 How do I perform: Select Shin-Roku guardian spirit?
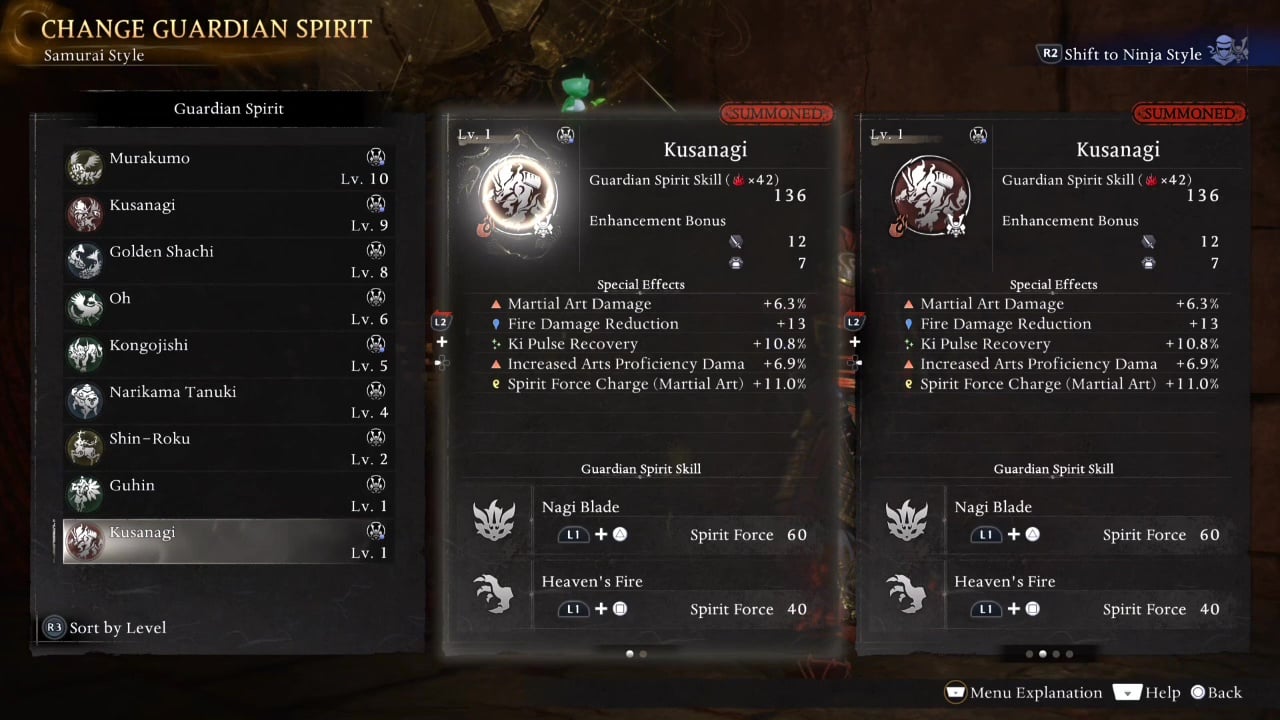[227, 448]
